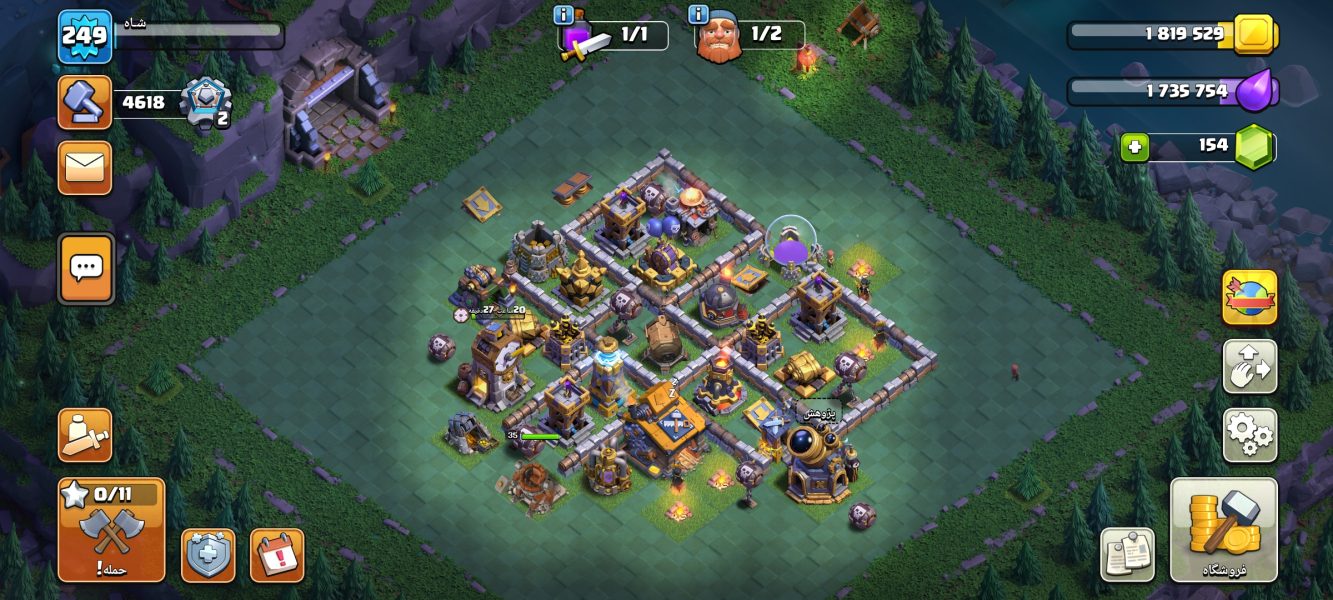The width and height of the screenshot is (1333, 600).
Task: Start an attack with the crossed axes button
Action: [x=111, y=530]
